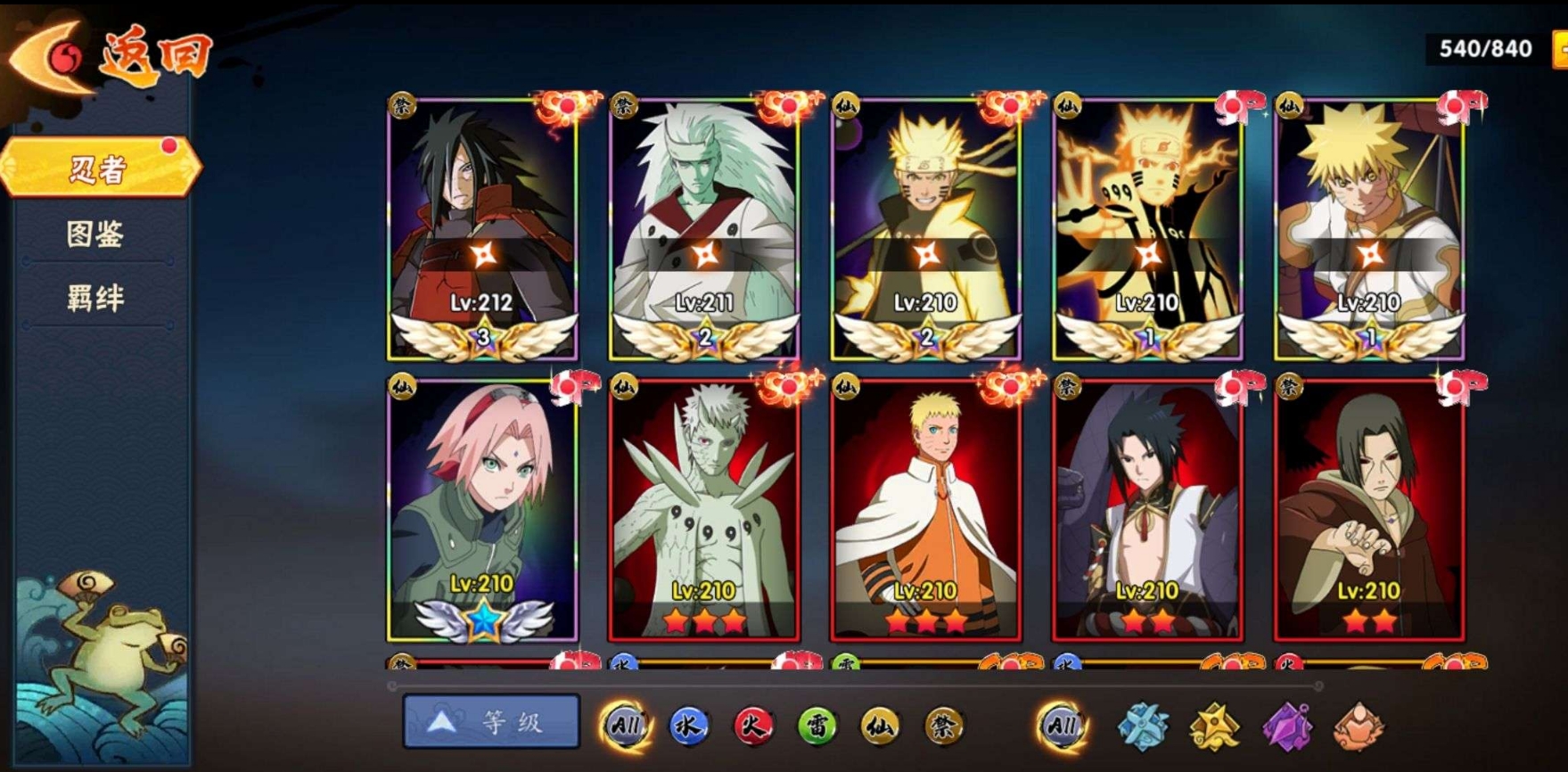
Task: Select the Ten-Tails Obito card
Action: [x=704, y=508]
